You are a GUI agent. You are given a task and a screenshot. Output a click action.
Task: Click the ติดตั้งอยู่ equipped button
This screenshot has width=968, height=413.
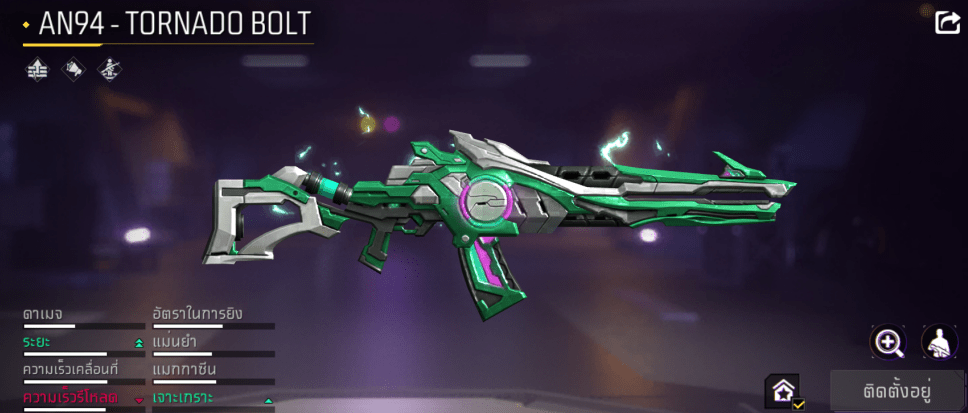click(897, 391)
